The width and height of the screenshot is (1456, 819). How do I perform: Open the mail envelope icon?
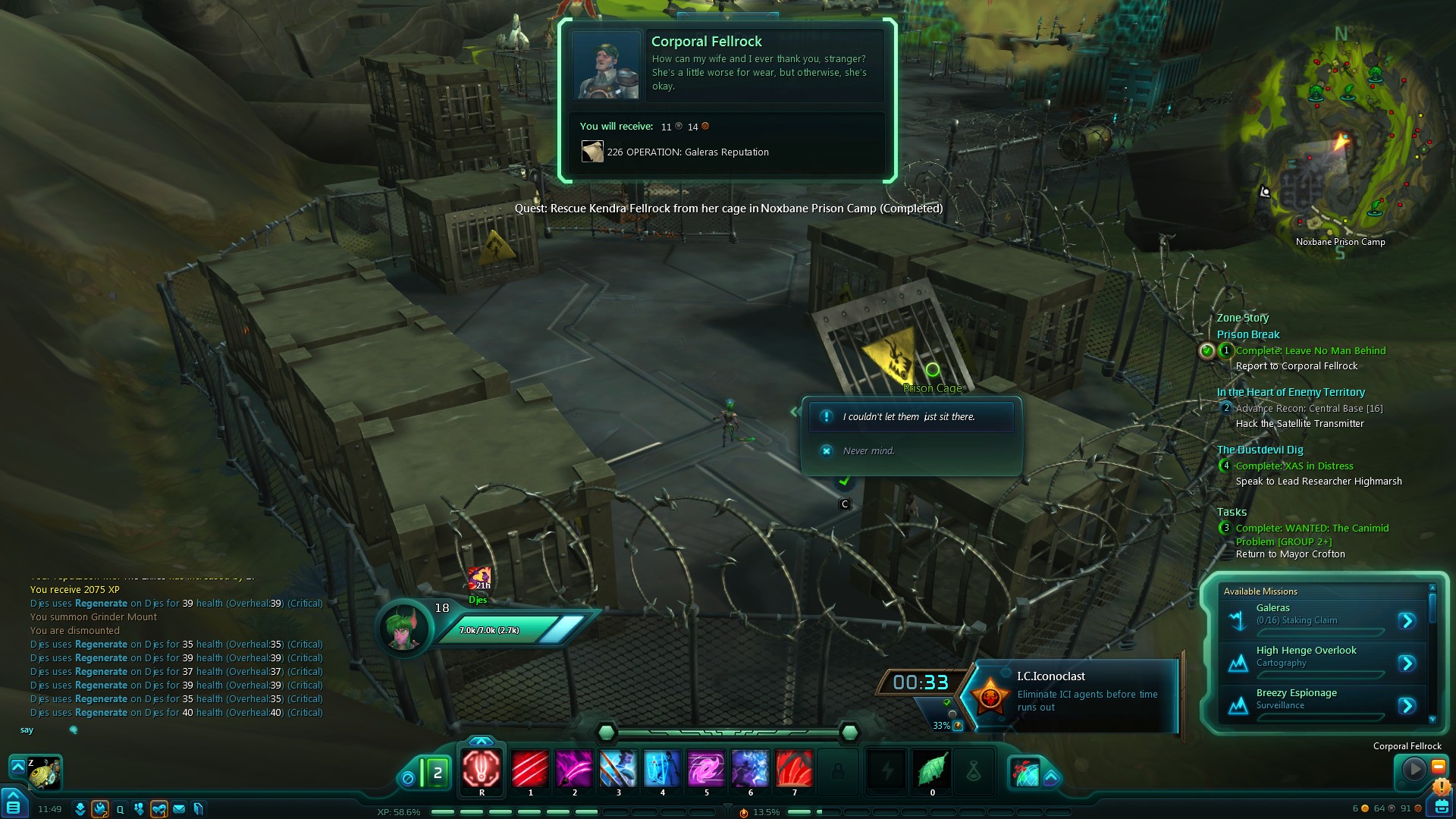179,809
